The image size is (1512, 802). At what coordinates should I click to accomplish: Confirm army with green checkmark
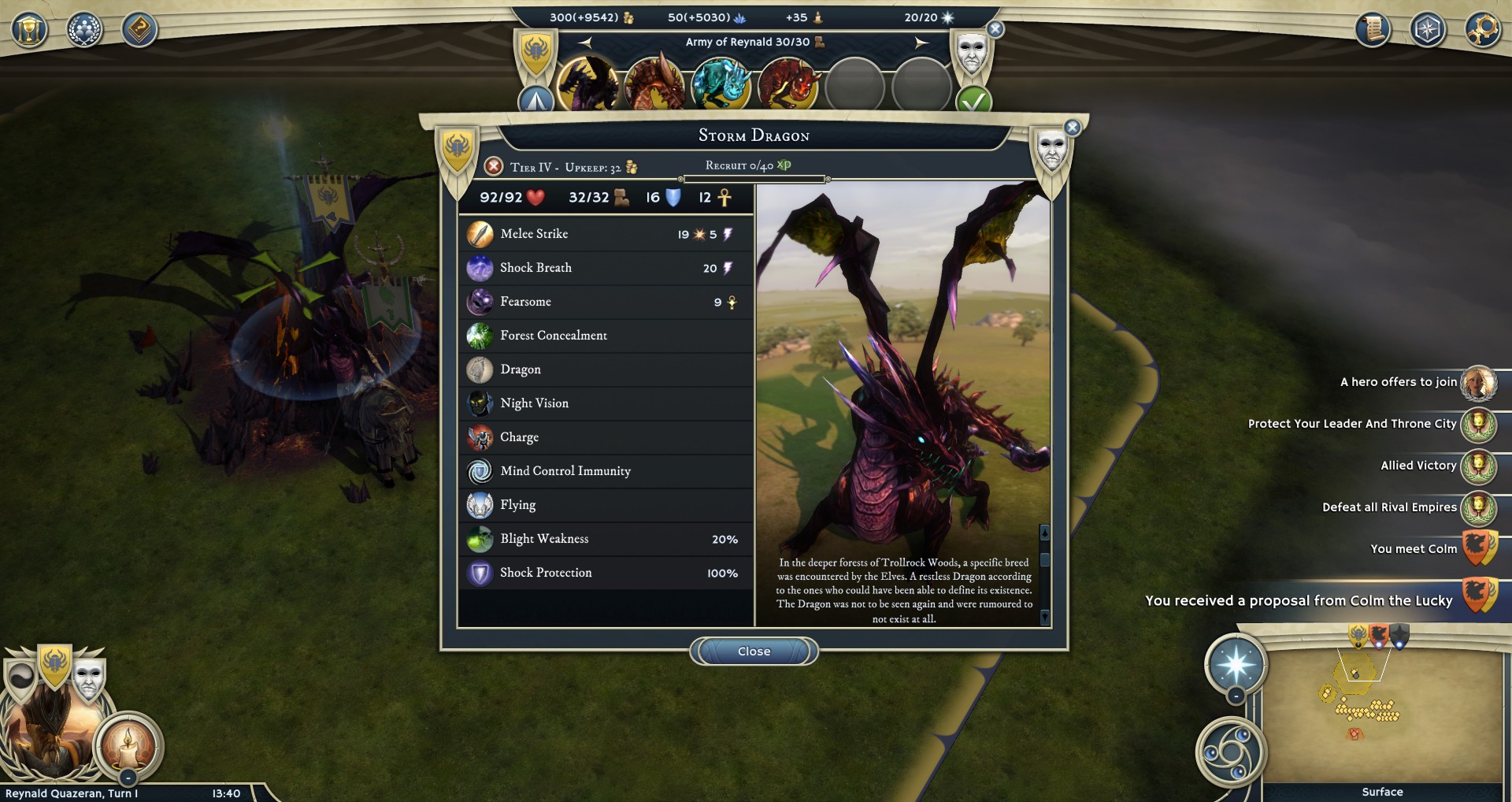(973, 102)
